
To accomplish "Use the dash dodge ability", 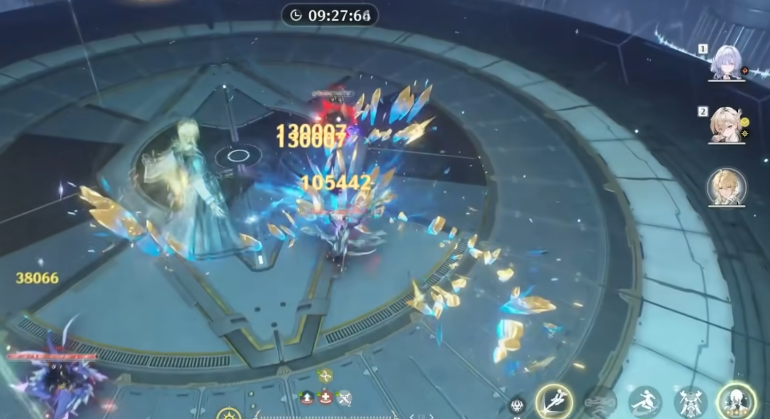I will click(x=644, y=402).
